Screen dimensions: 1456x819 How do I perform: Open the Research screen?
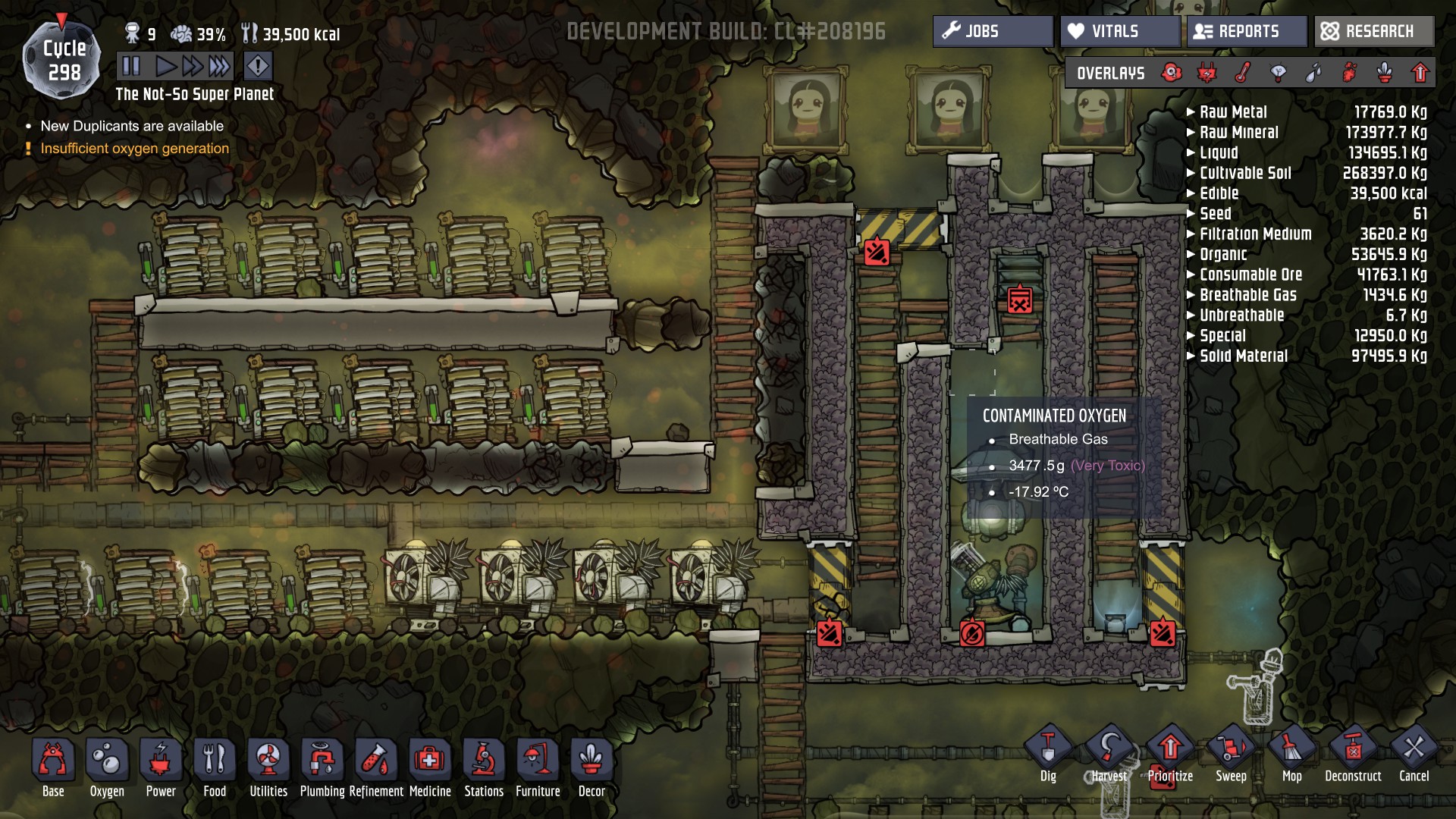click(1373, 31)
